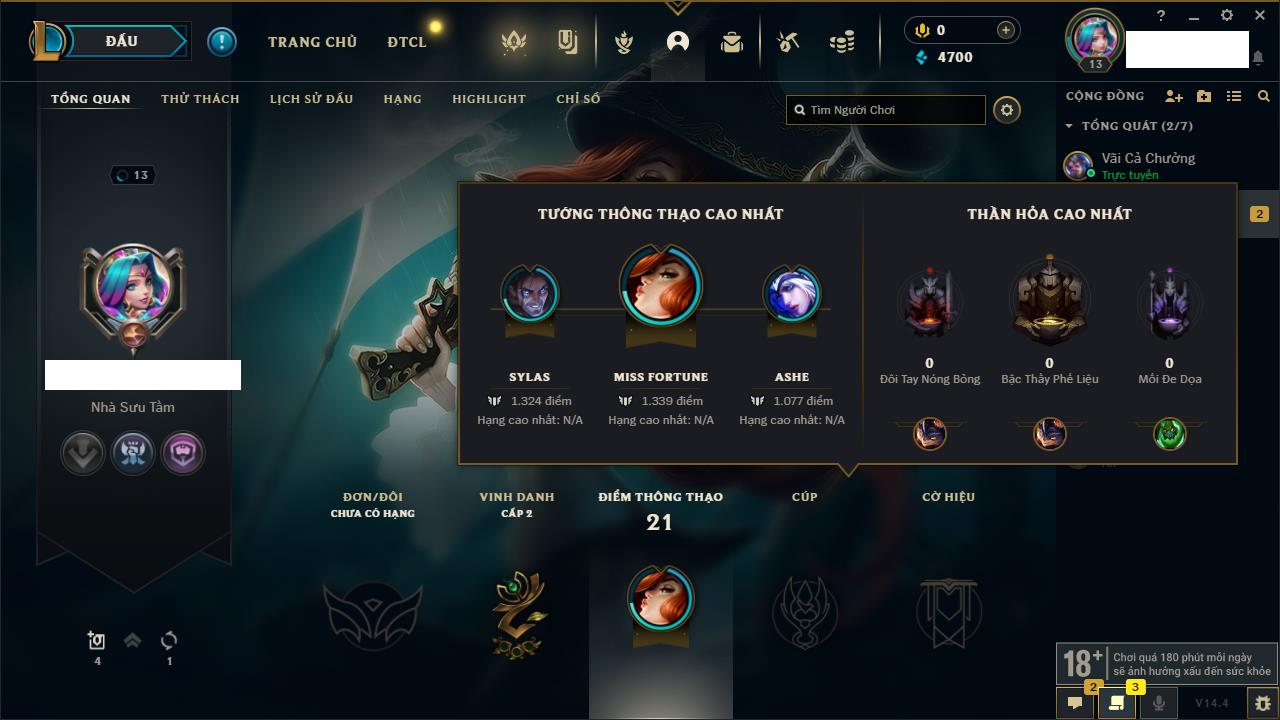The width and height of the screenshot is (1280, 720).
Task: Open profile settings gear beside search
Action: click(1007, 110)
